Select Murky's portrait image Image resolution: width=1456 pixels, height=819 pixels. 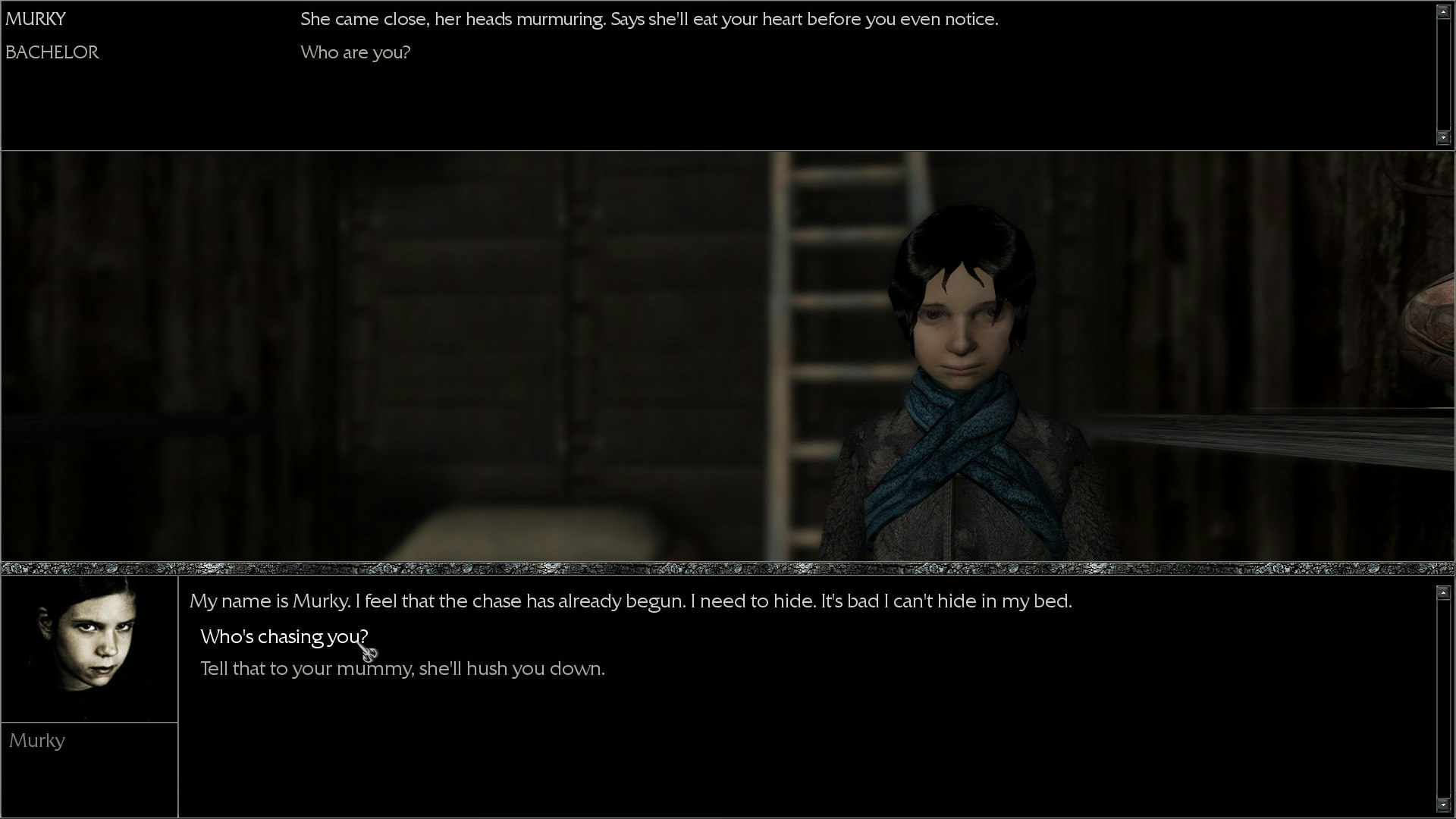[89, 648]
